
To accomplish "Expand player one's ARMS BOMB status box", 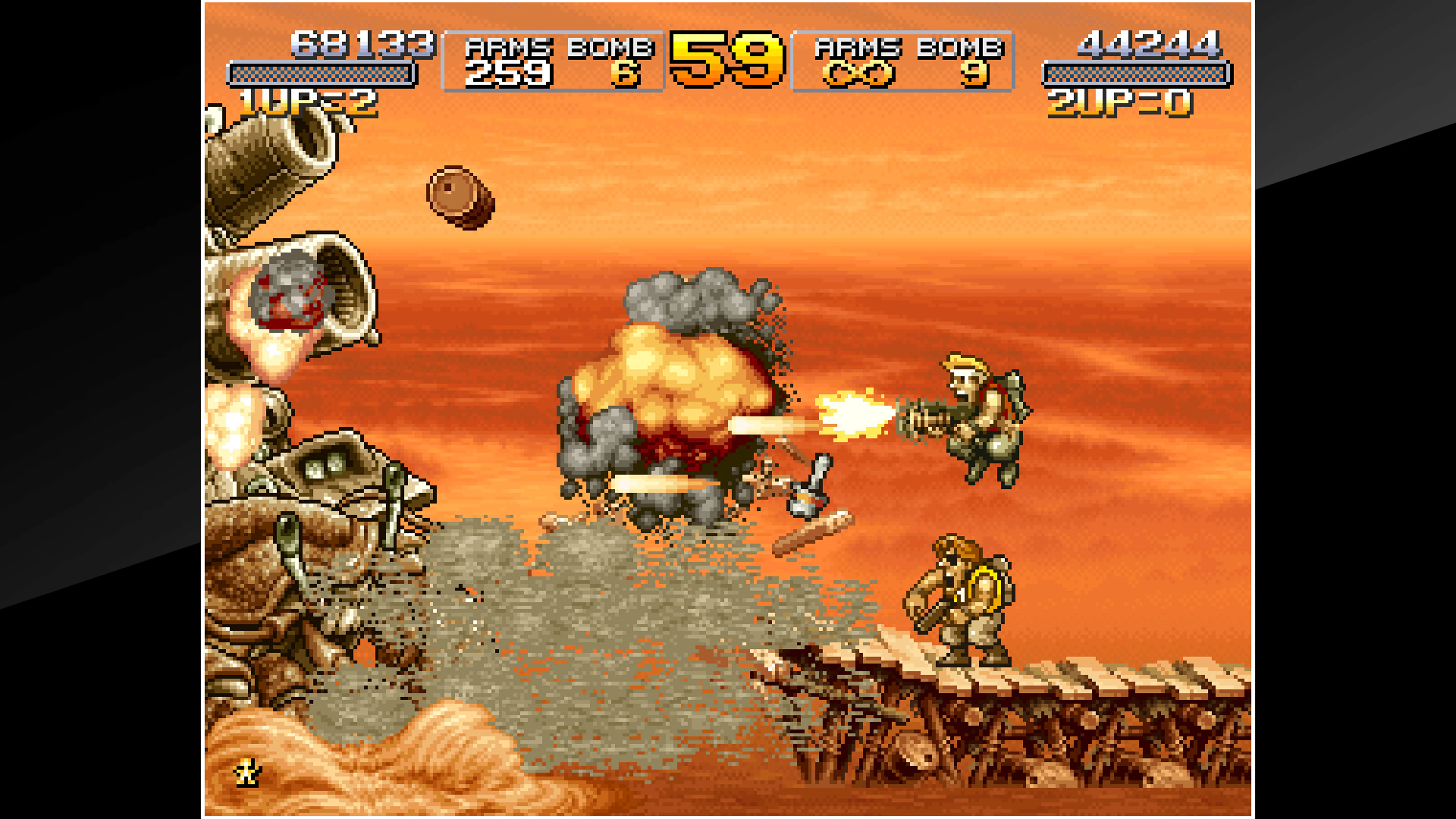I will click(x=554, y=61).
